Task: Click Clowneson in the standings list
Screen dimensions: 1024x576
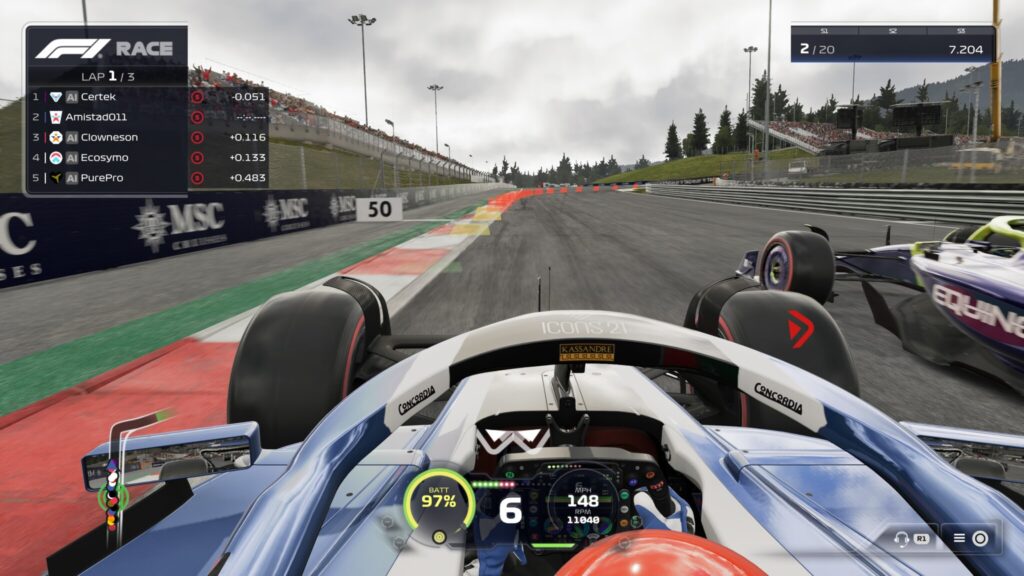Action: click(108, 137)
